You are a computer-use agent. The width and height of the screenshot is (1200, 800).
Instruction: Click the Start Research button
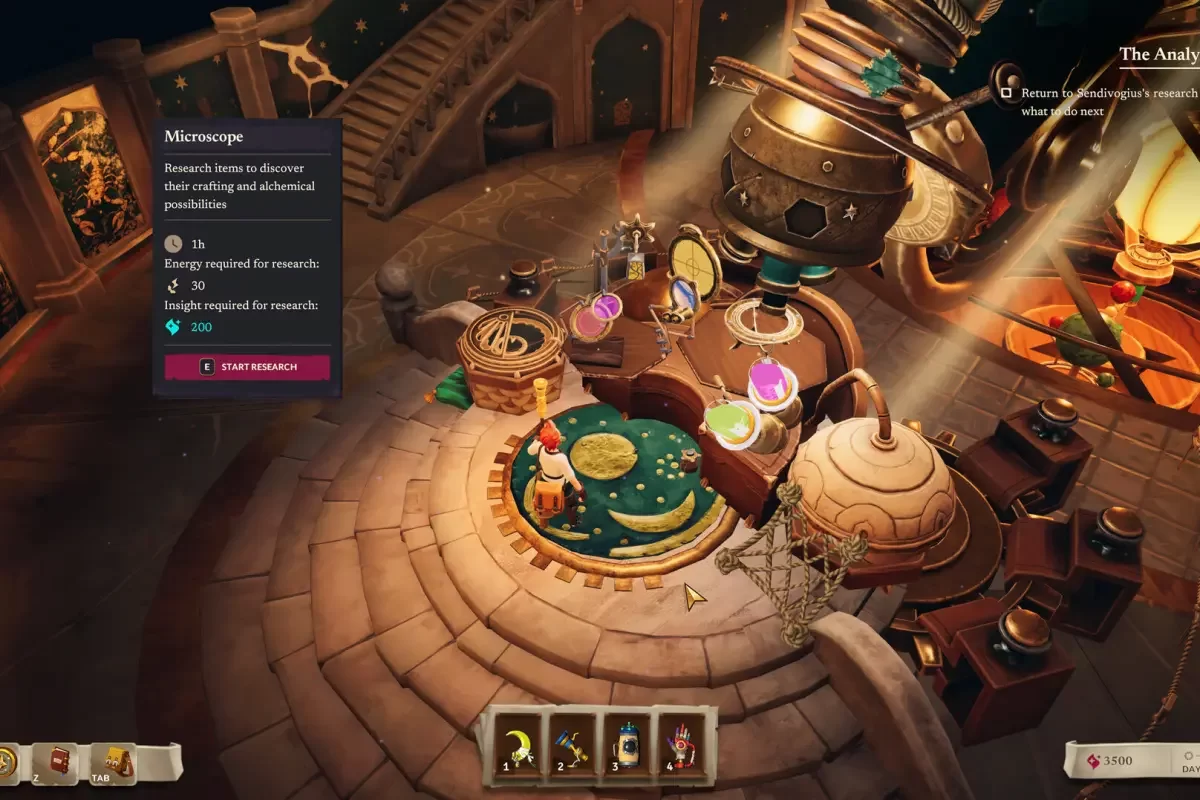pyautogui.click(x=247, y=367)
